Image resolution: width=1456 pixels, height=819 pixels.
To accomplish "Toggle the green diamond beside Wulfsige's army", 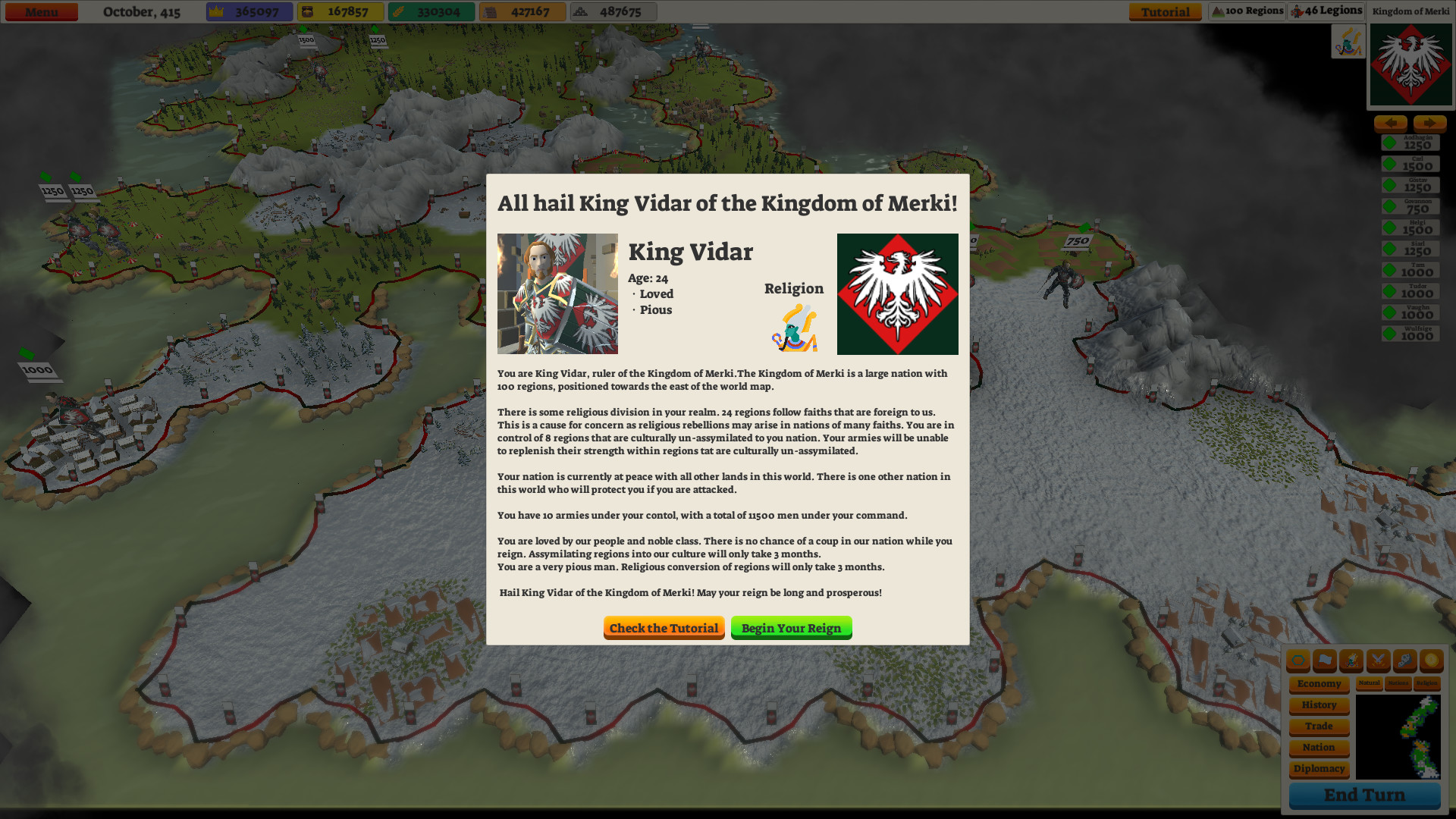I will tap(1390, 334).
